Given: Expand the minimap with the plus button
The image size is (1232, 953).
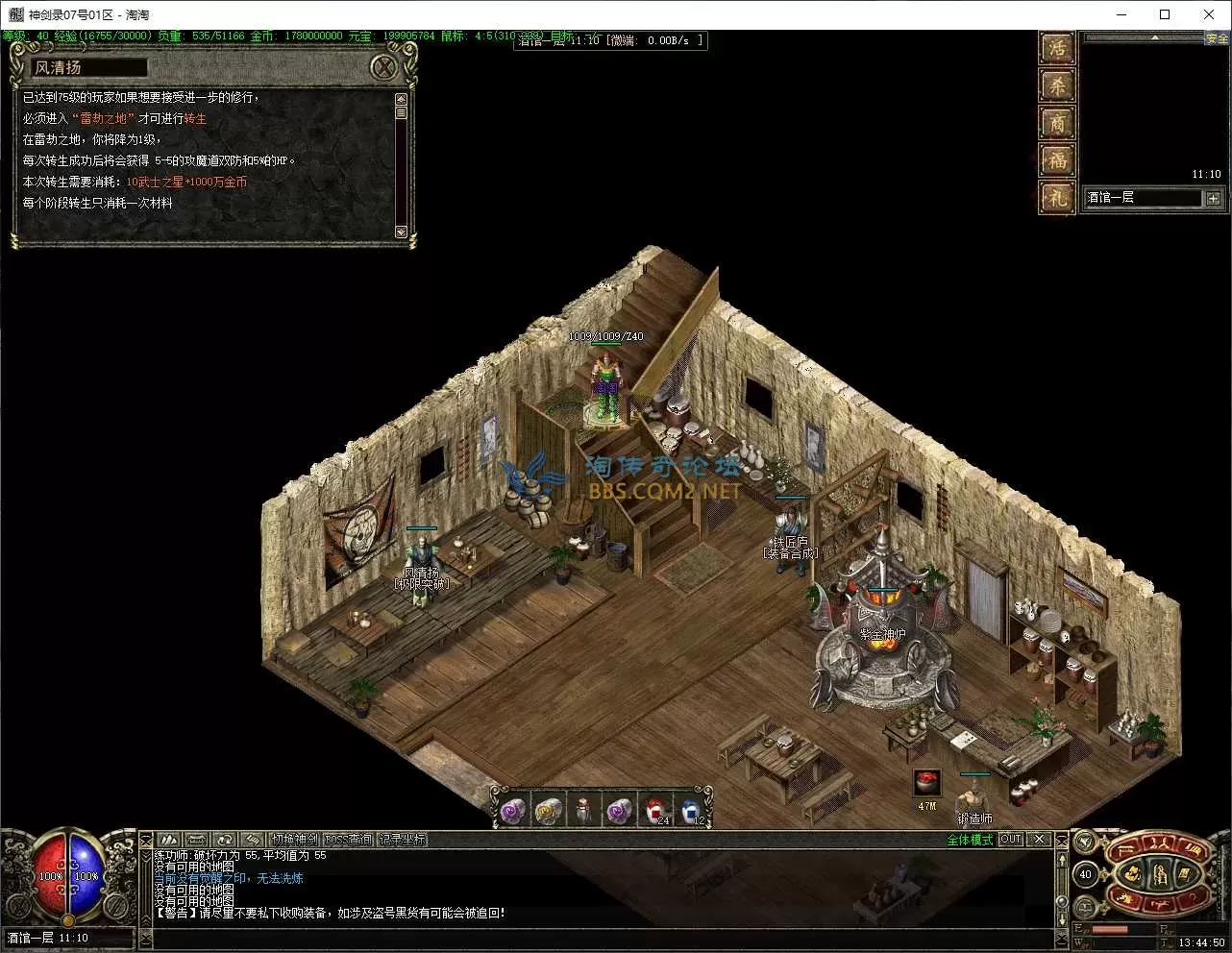Looking at the screenshot, I should point(1213,198).
